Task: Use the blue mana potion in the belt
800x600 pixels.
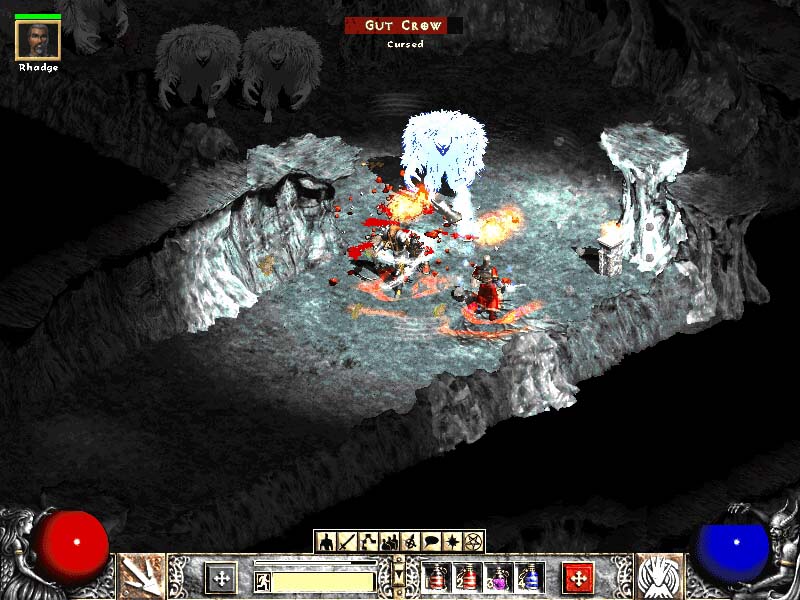Action: coord(530,577)
